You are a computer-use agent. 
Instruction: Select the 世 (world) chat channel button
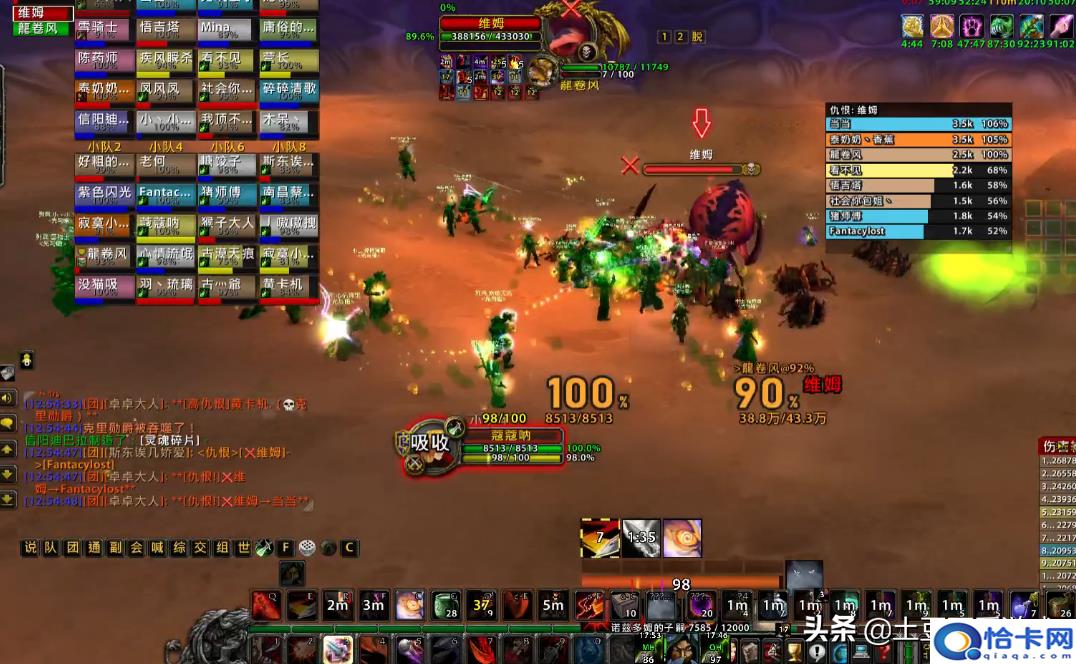243,548
